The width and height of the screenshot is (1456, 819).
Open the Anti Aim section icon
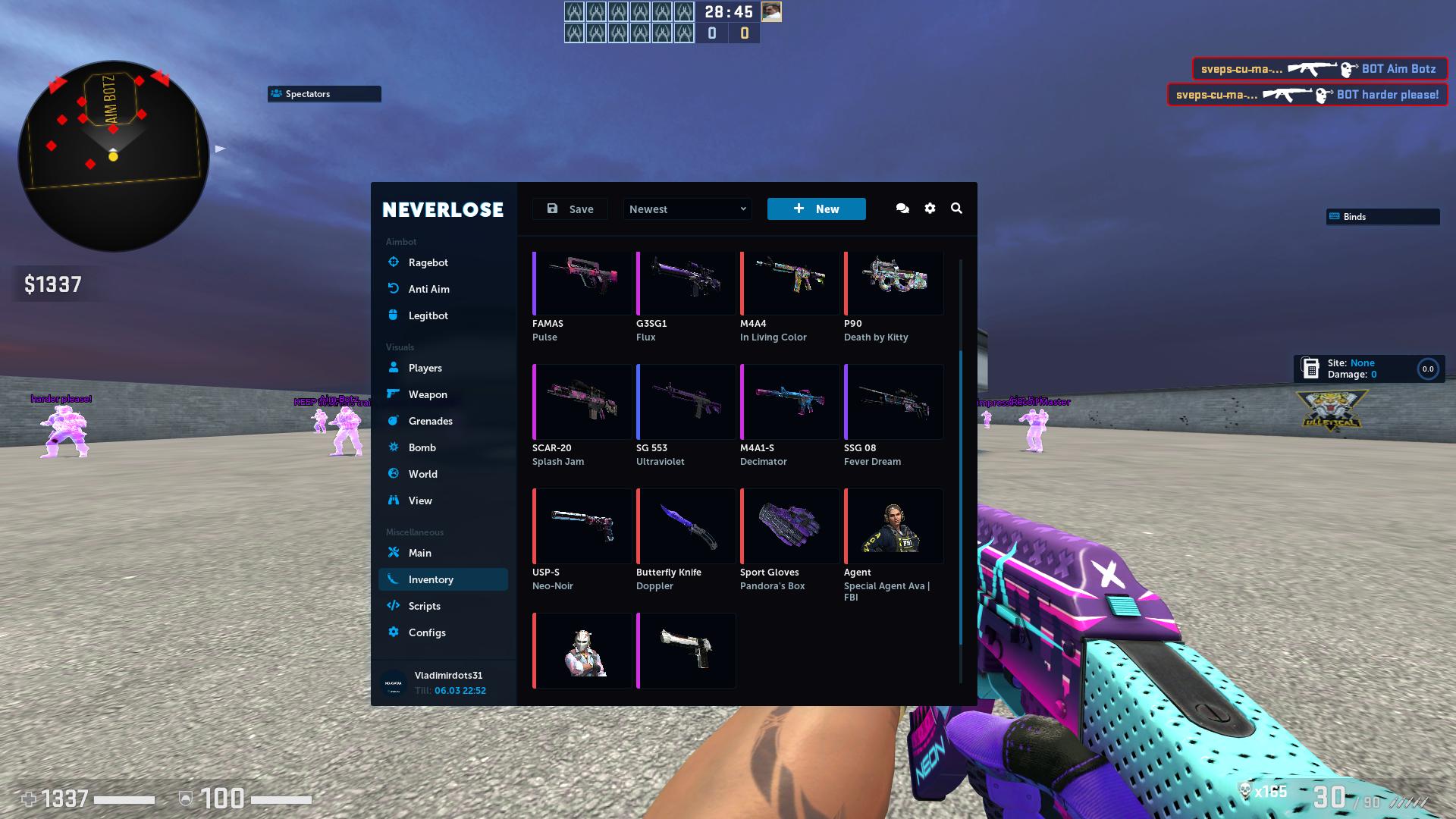click(x=394, y=289)
